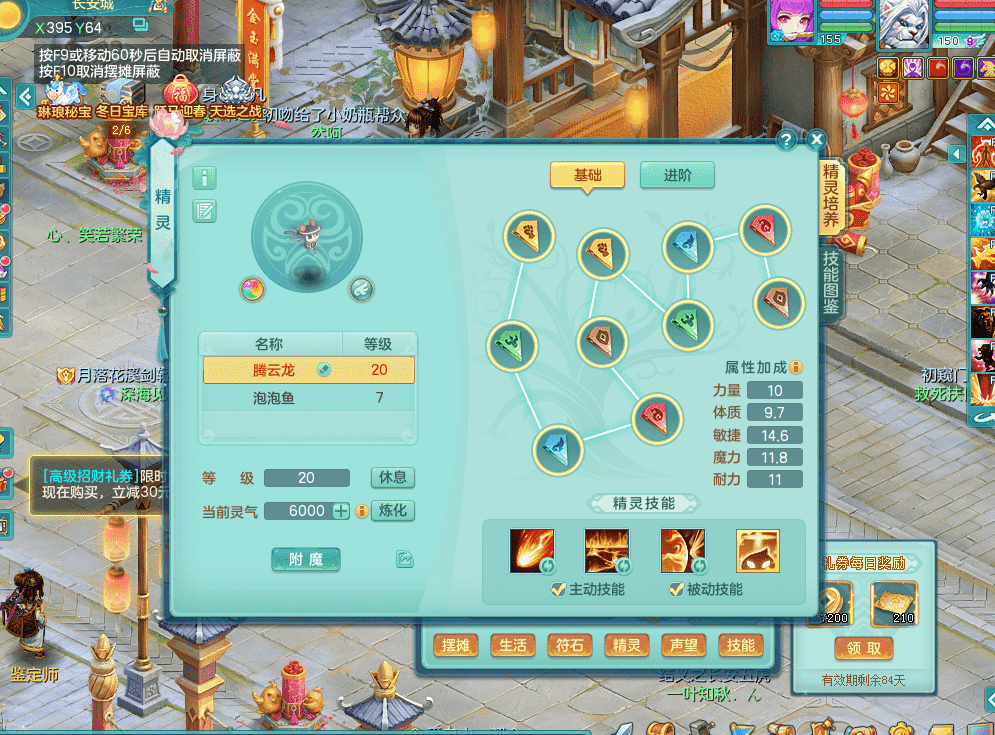Open the 冬日宝库 event icon
Image resolution: width=995 pixels, height=735 pixels.
tap(121, 95)
